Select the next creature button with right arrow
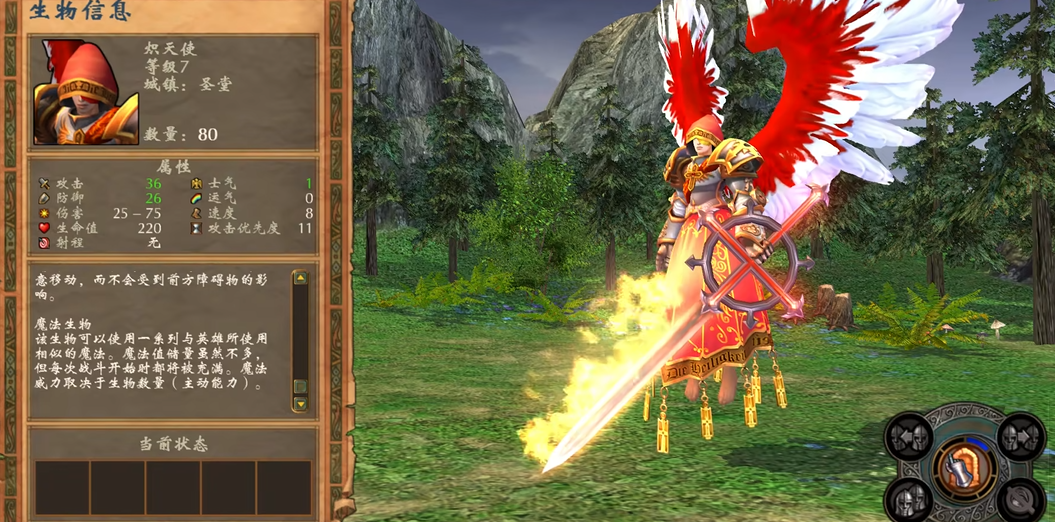Viewport: 1055px width, 522px height. click(x=1020, y=437)
